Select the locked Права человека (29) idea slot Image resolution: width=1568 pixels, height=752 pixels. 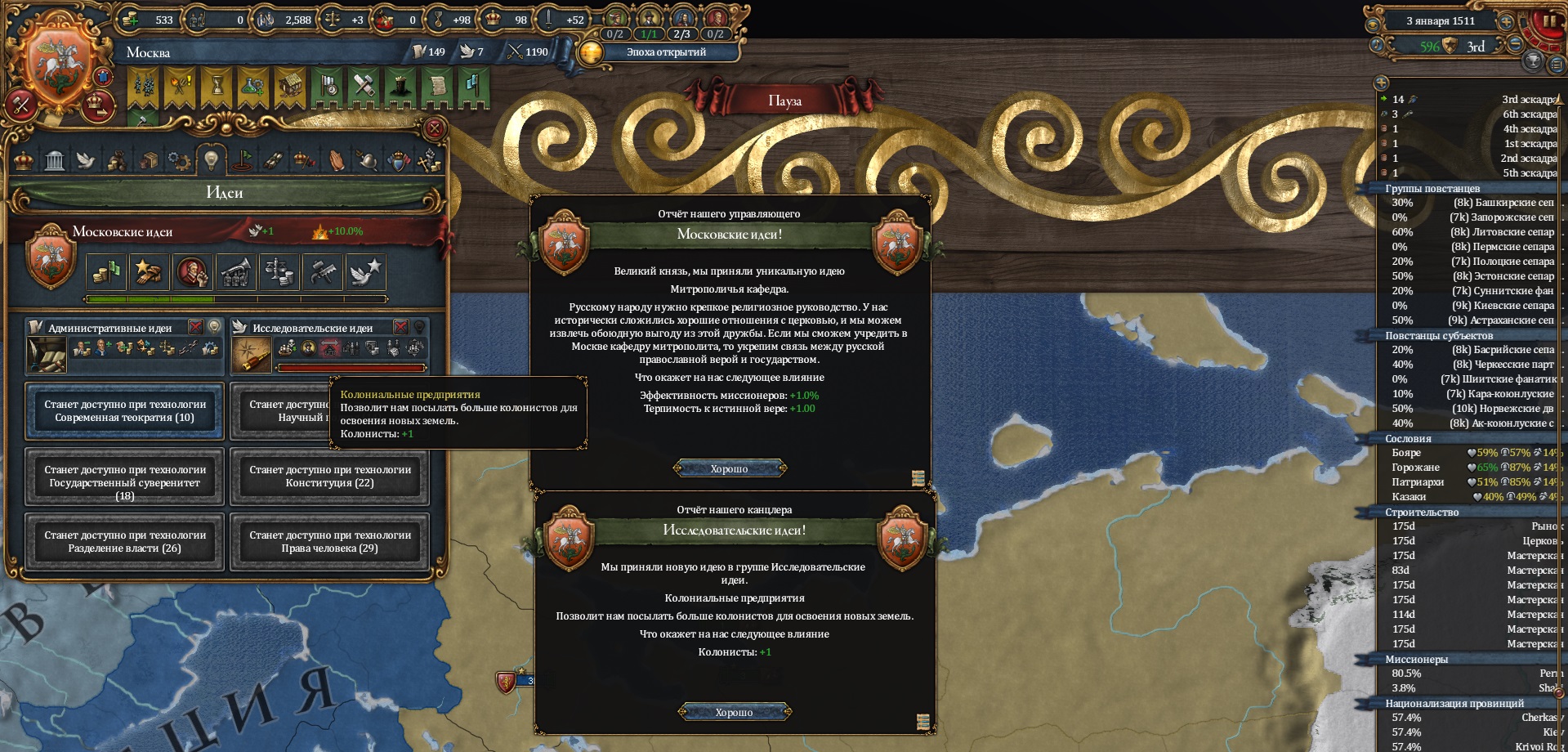tap(329, 542)
